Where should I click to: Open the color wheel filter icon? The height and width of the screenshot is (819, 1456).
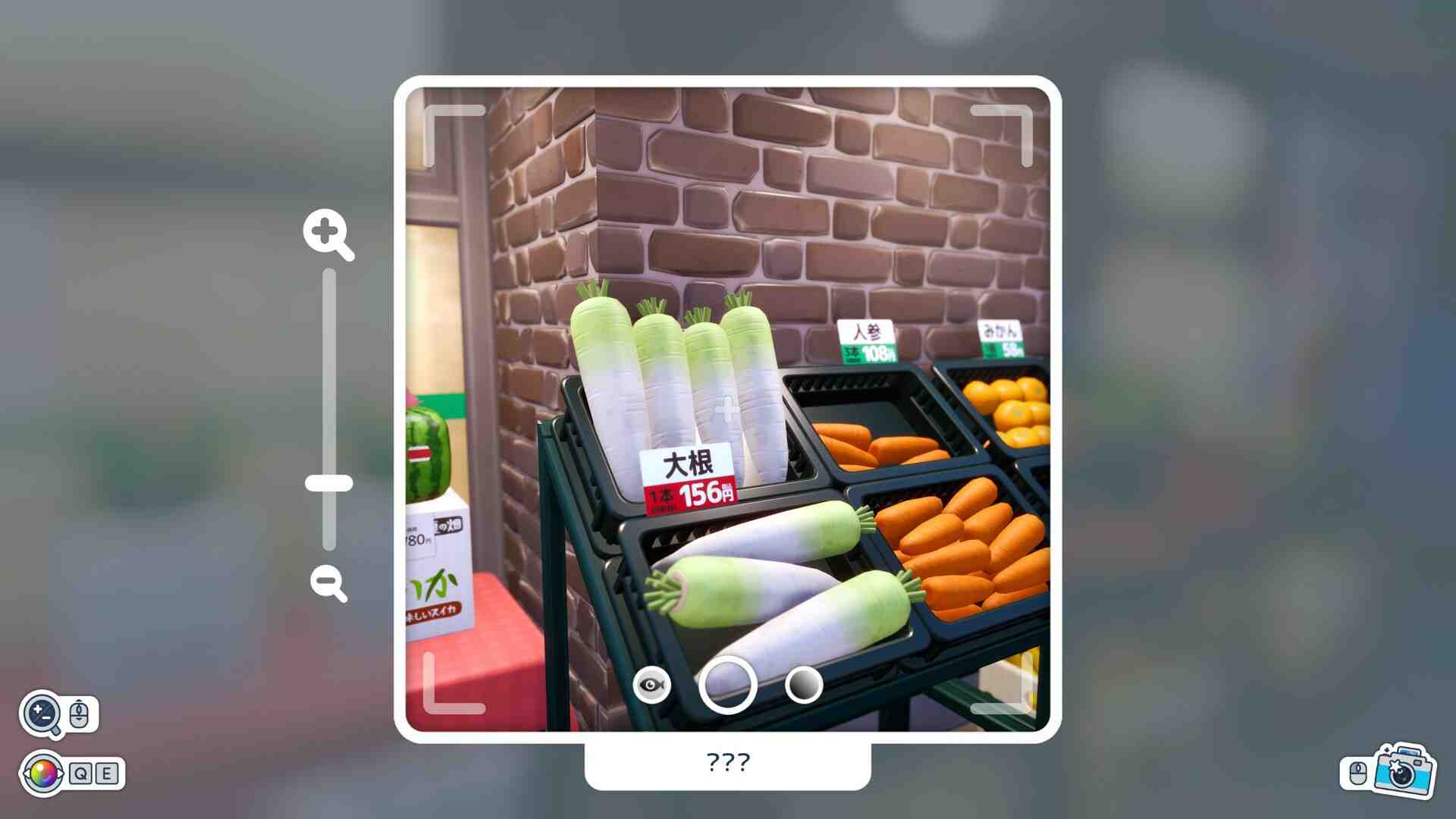click(x=44, y=773)
